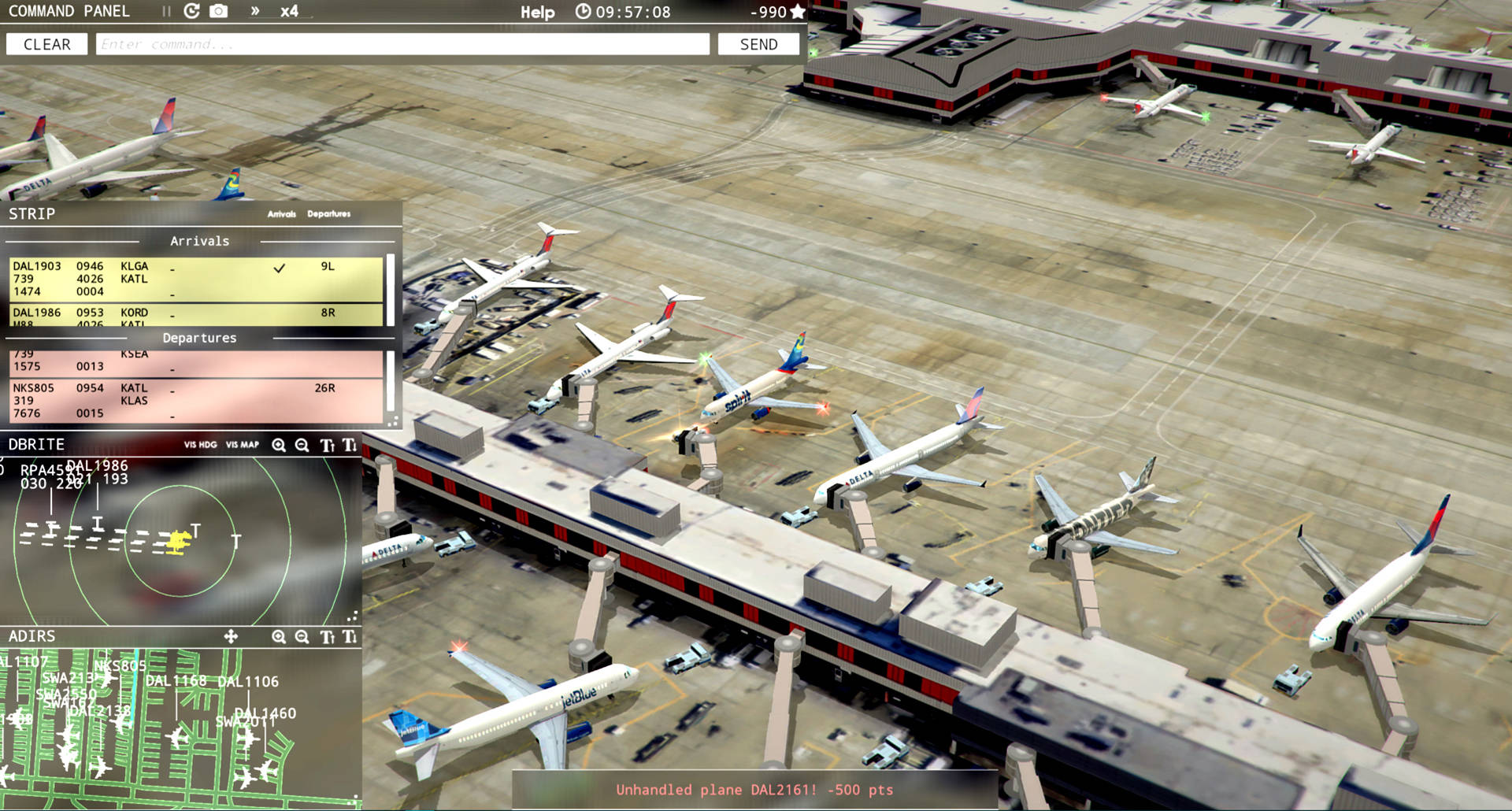
Task: Collapse the DBRITE panel header
Action: click(x=35, y=444)
